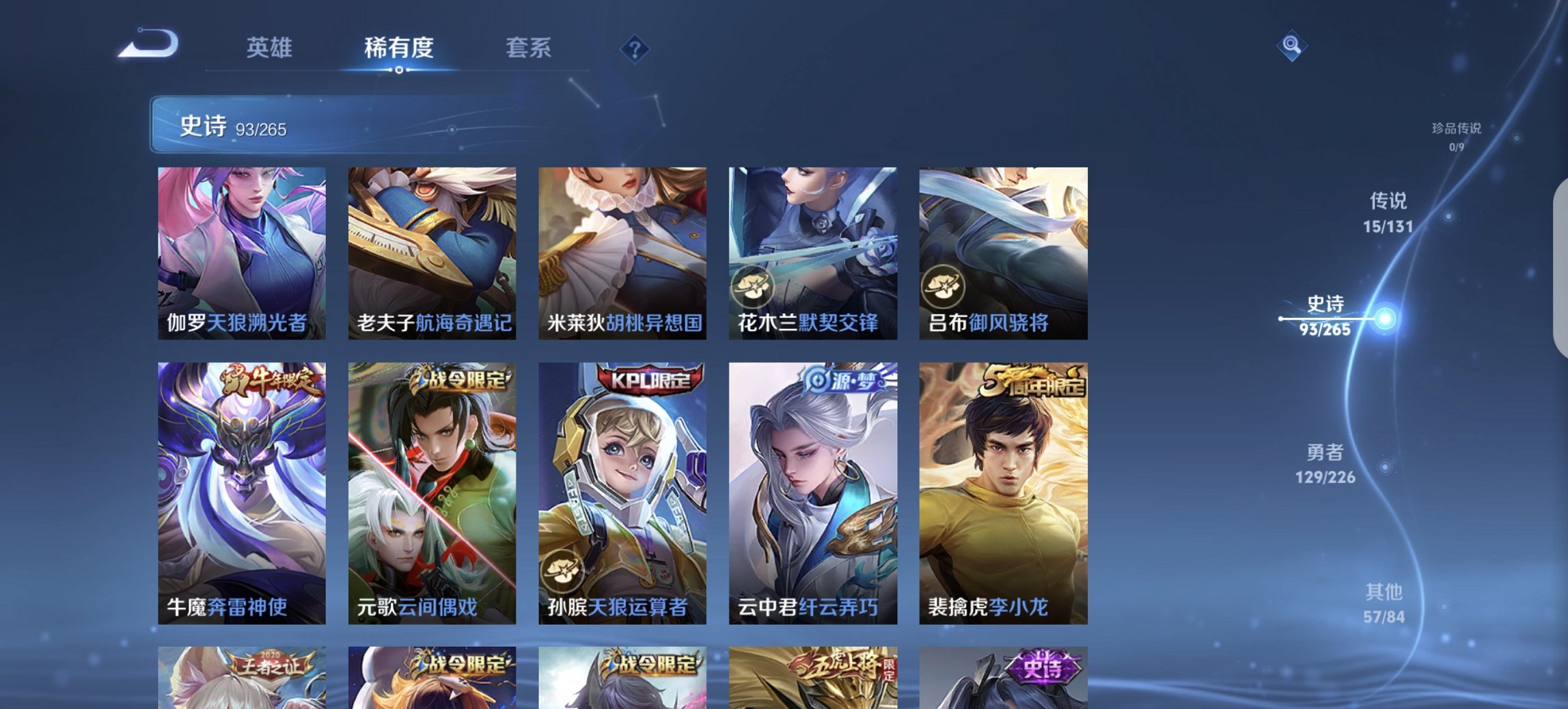Screen dimensions: 1568x709
Task: Click the question mark help icon
Action: 634,48
